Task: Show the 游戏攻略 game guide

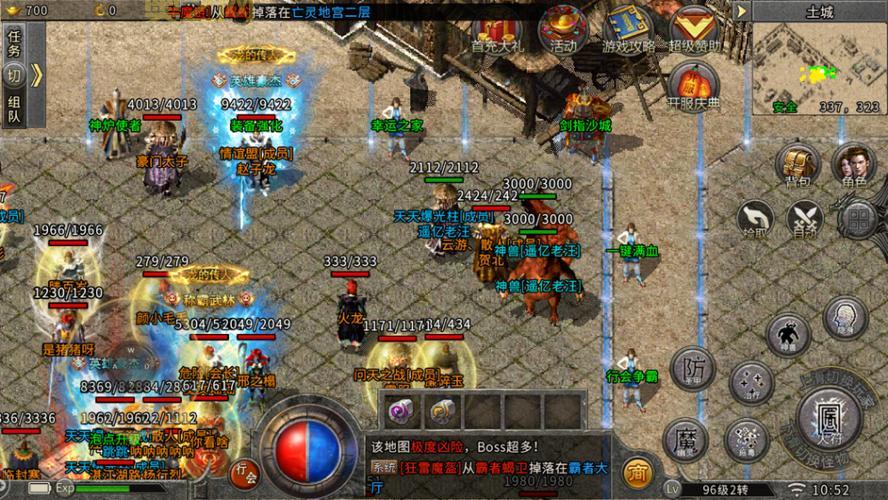Action: click(628, 30)
